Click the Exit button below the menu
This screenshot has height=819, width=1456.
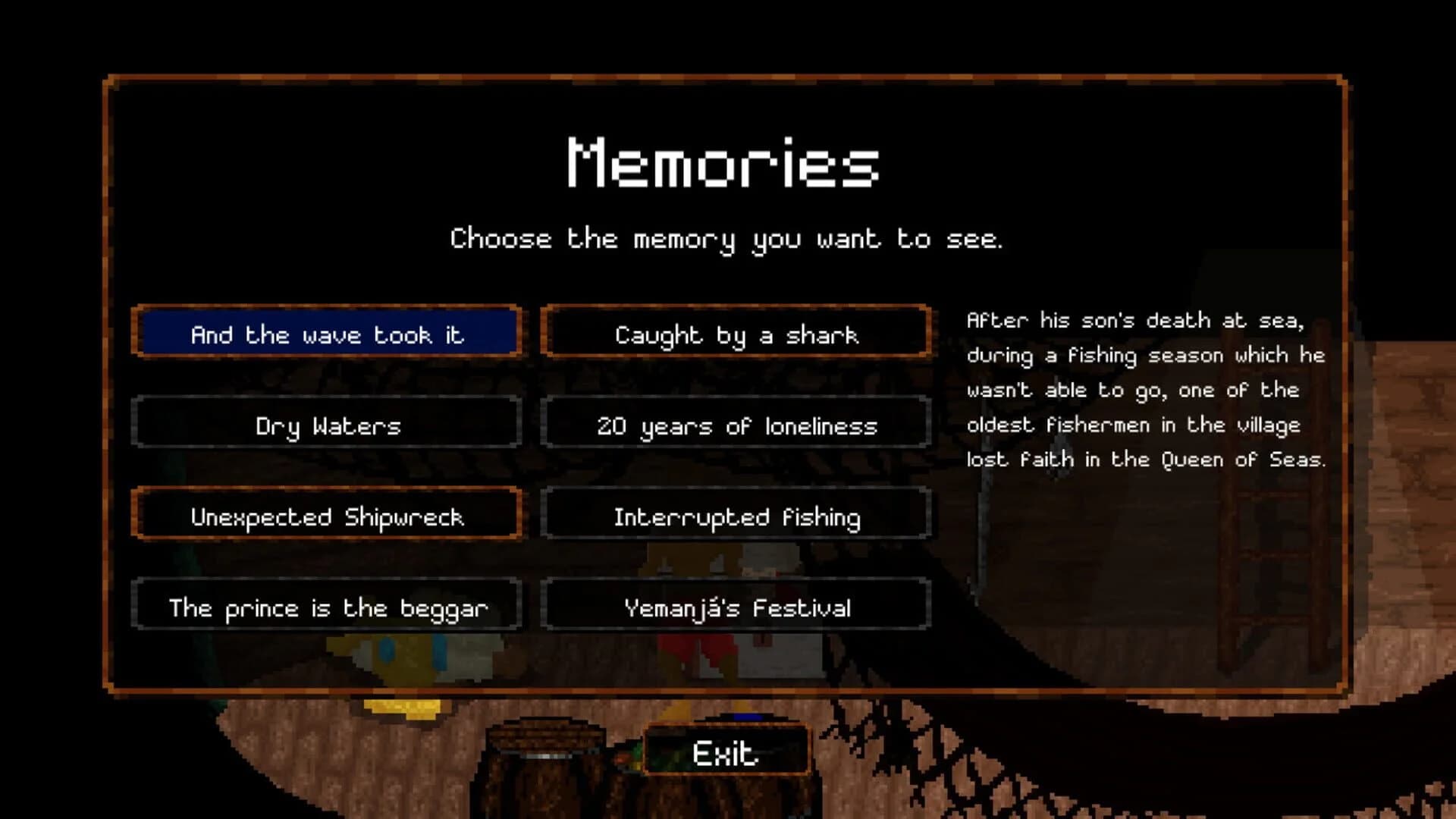(x=724, y=753)
